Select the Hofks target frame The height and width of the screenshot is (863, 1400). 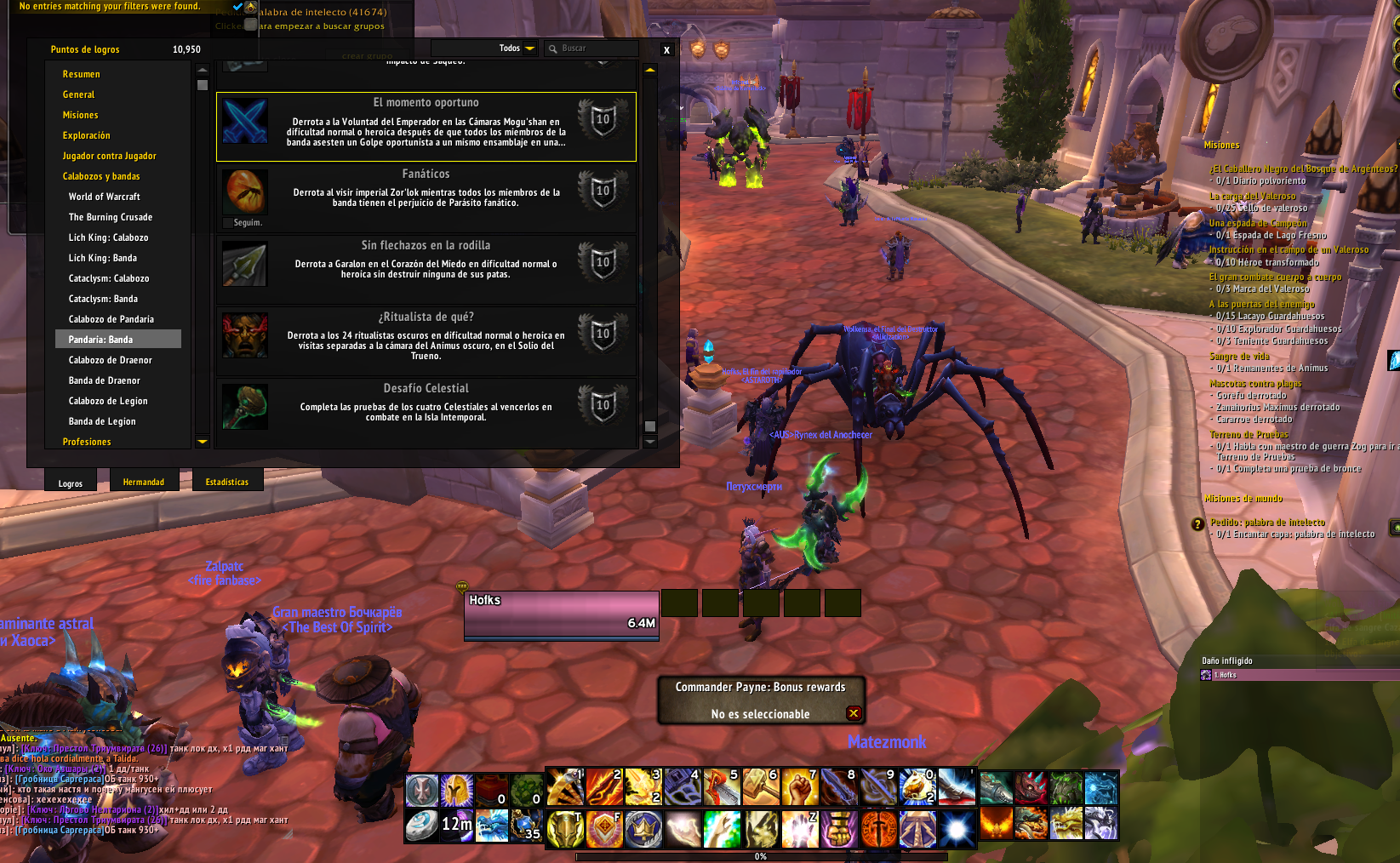click(x=562, y=614)
